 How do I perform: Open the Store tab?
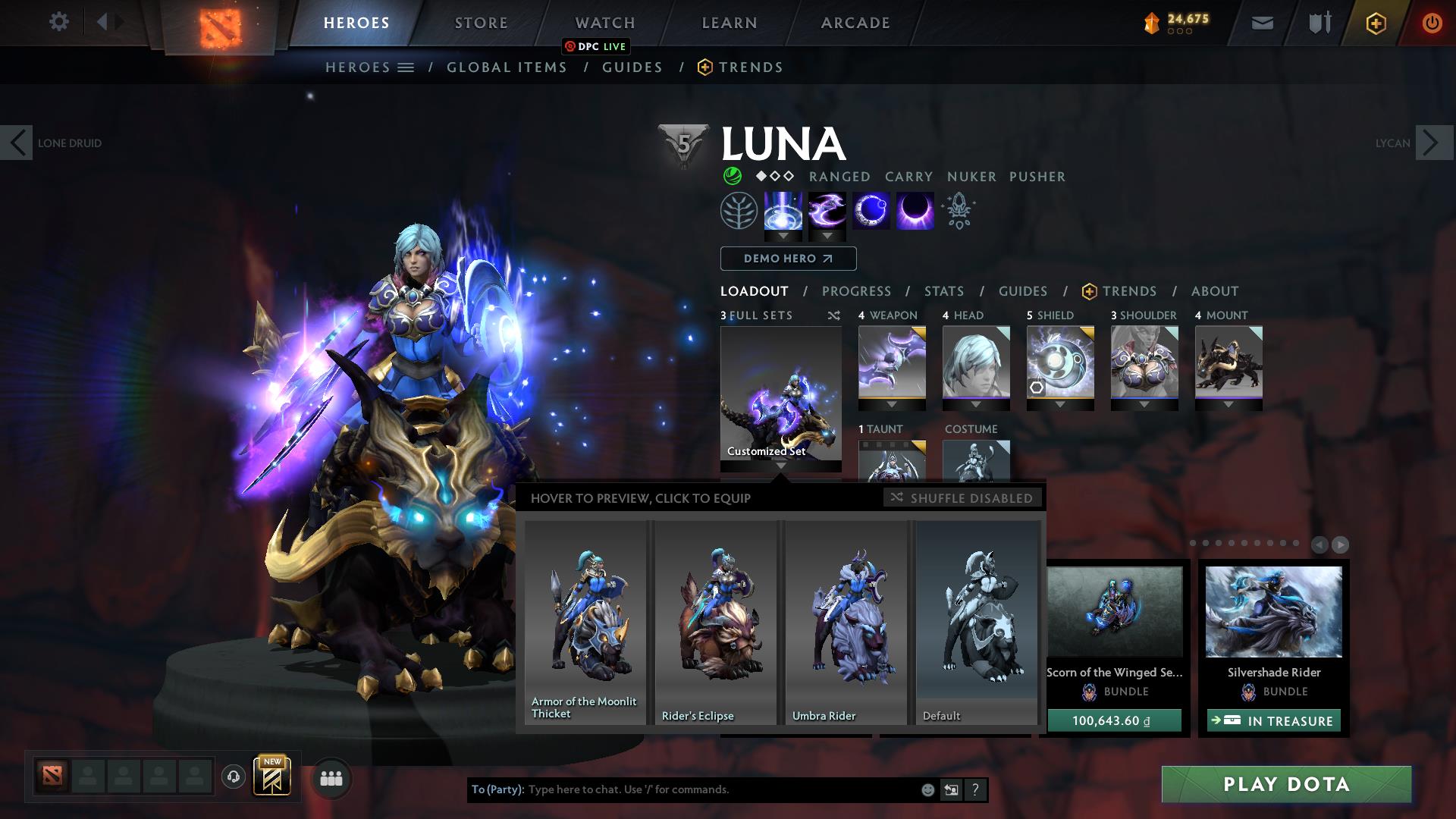point(481,23)
